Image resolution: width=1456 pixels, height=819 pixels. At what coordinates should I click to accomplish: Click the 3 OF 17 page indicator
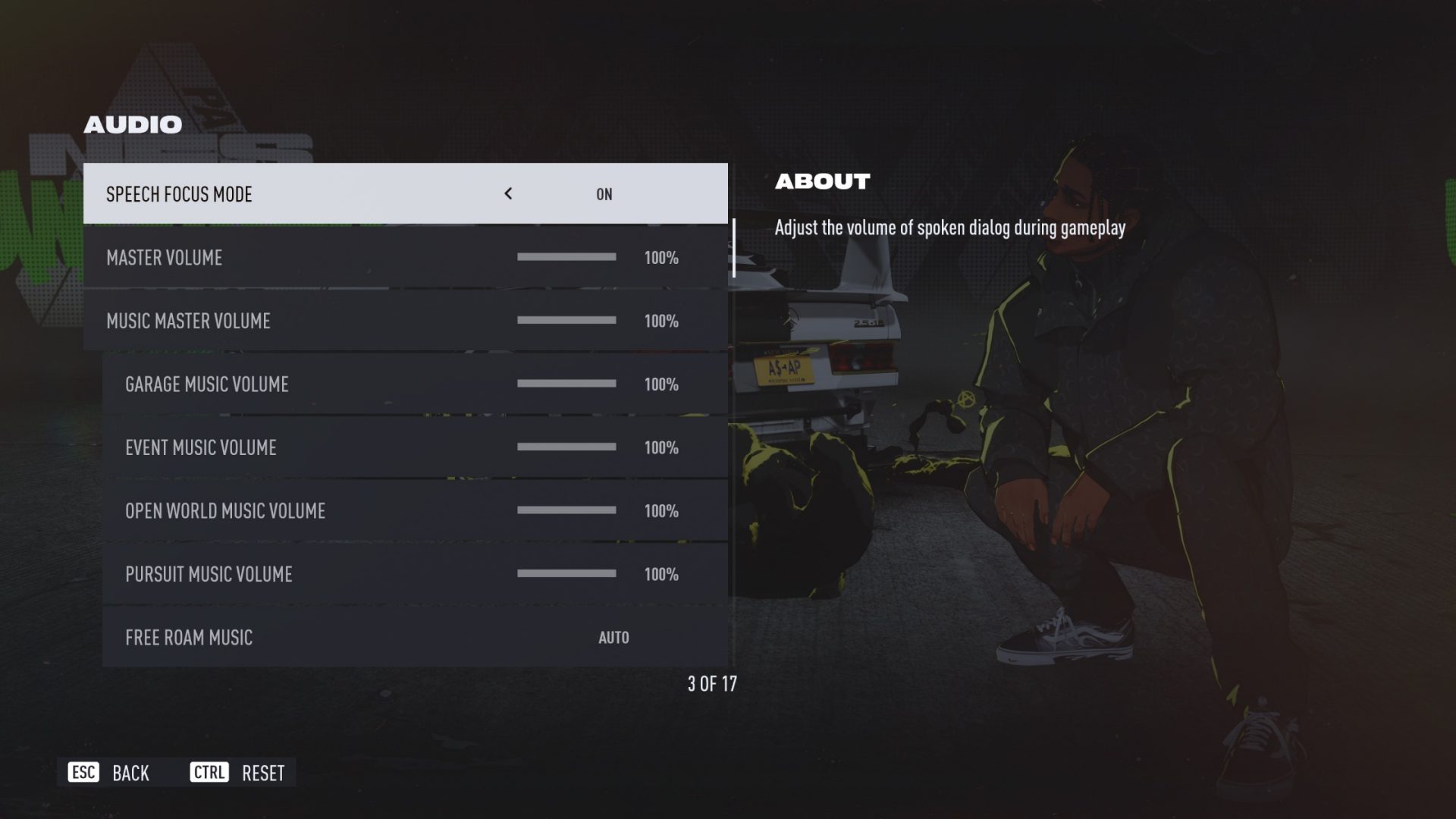[711, 683]
